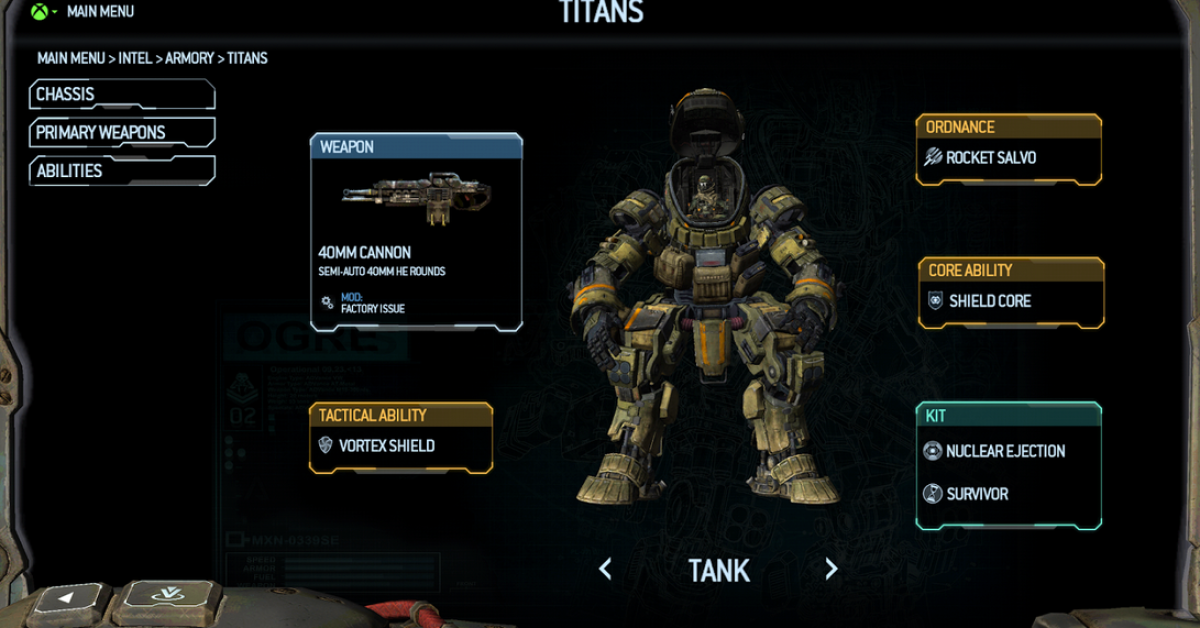Choose the Survivor kit entry
Screen dimensions: 1200x628
[977, 494]
